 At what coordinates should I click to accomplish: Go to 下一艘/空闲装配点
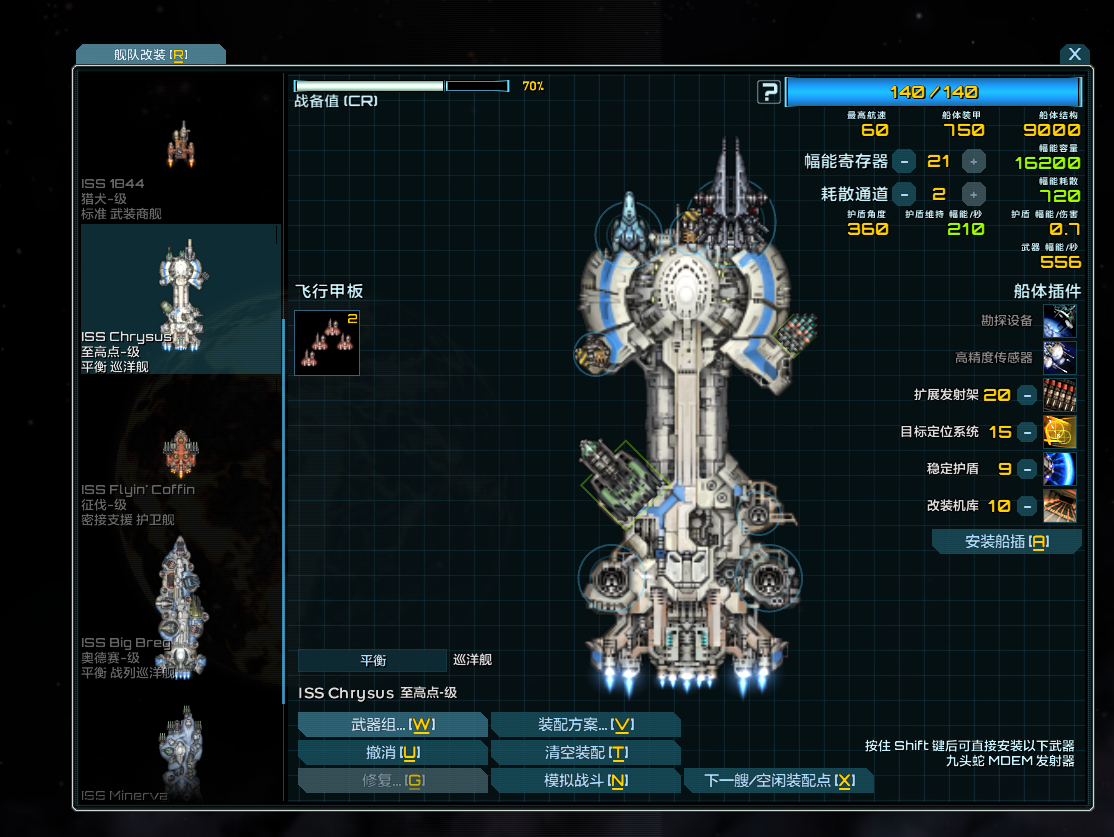pyautogui.click(x=779, y=781)
